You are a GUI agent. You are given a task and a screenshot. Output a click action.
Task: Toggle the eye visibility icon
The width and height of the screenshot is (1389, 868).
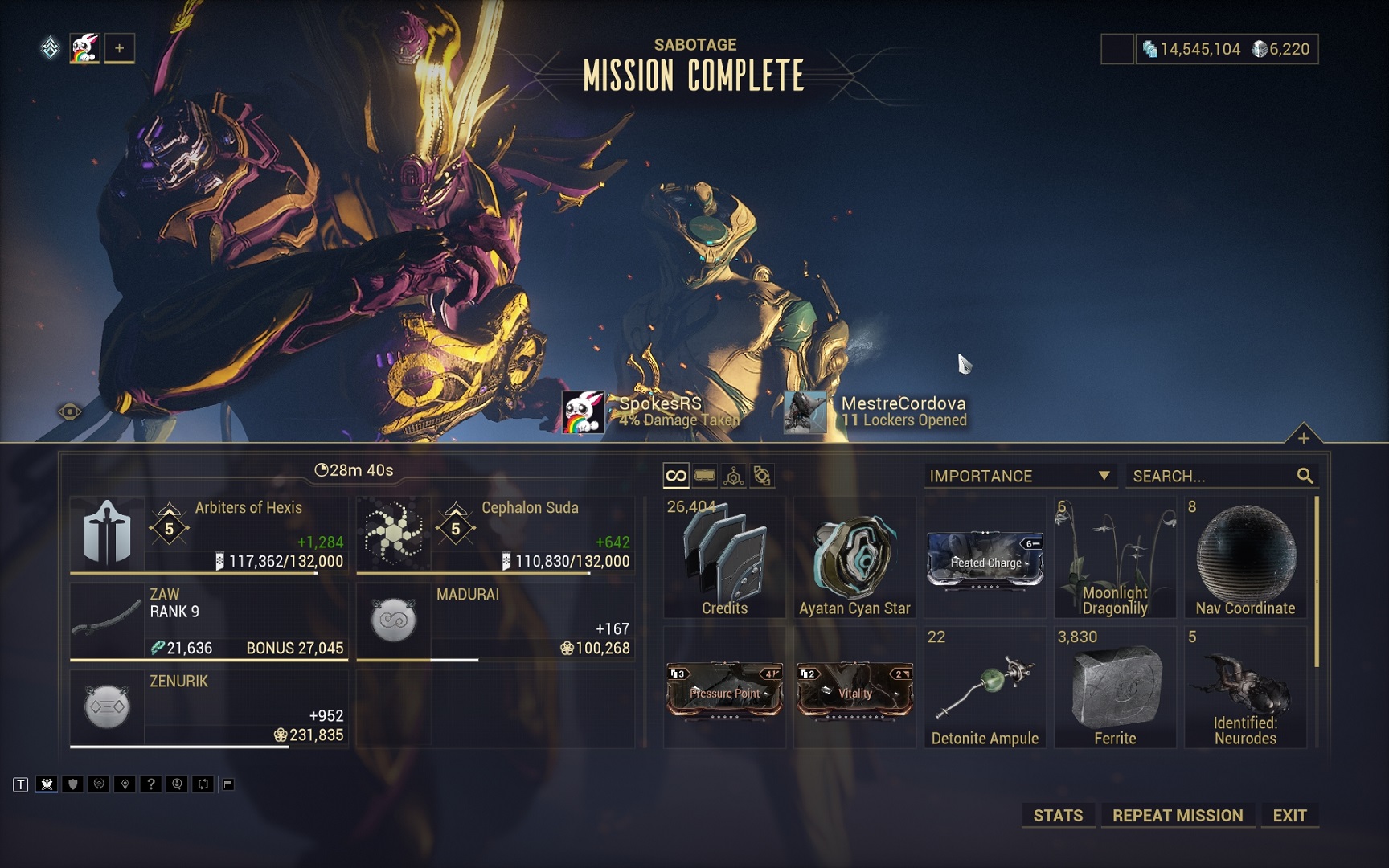(x=70, y=412)
